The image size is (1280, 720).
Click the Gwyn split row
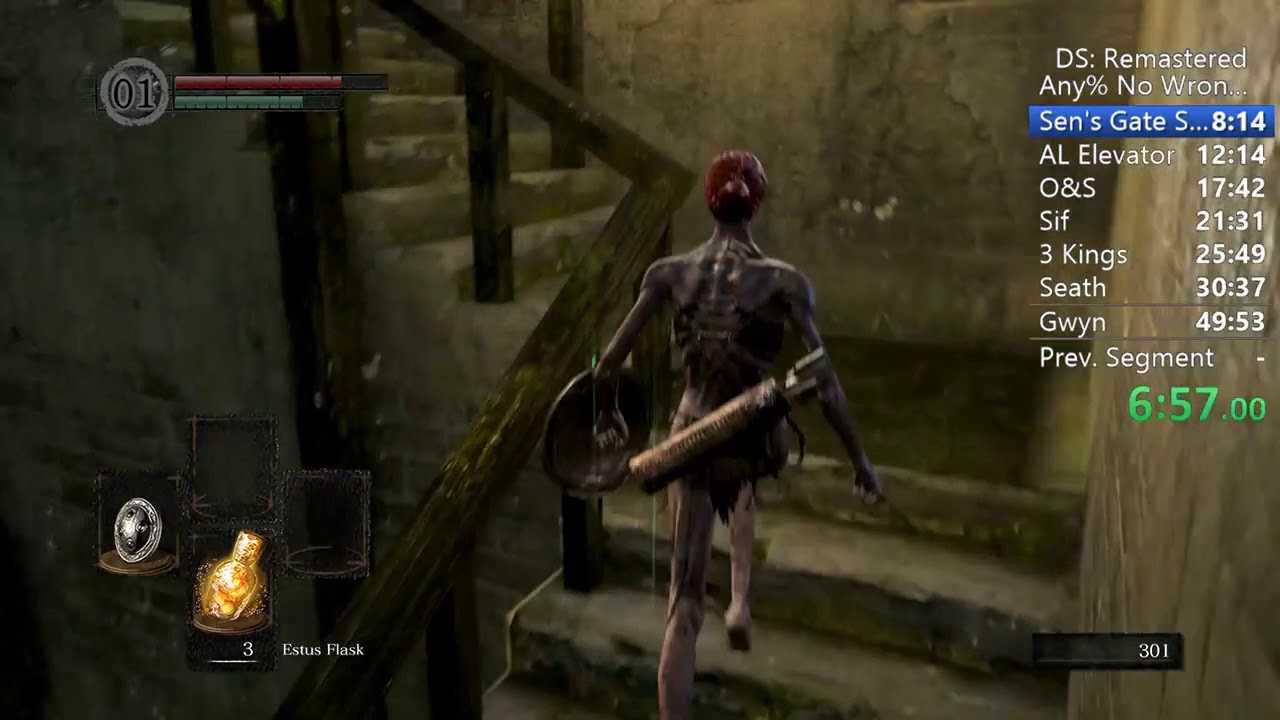(x=1151, y=322)
